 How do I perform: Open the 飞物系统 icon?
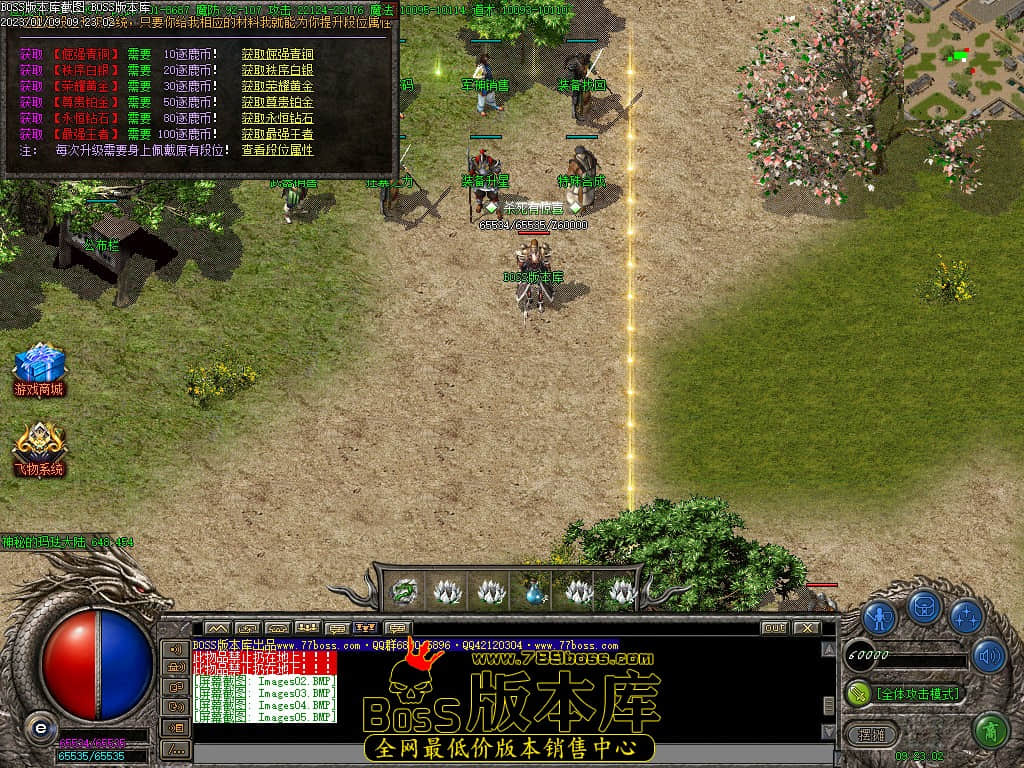(x=39, y=449)
